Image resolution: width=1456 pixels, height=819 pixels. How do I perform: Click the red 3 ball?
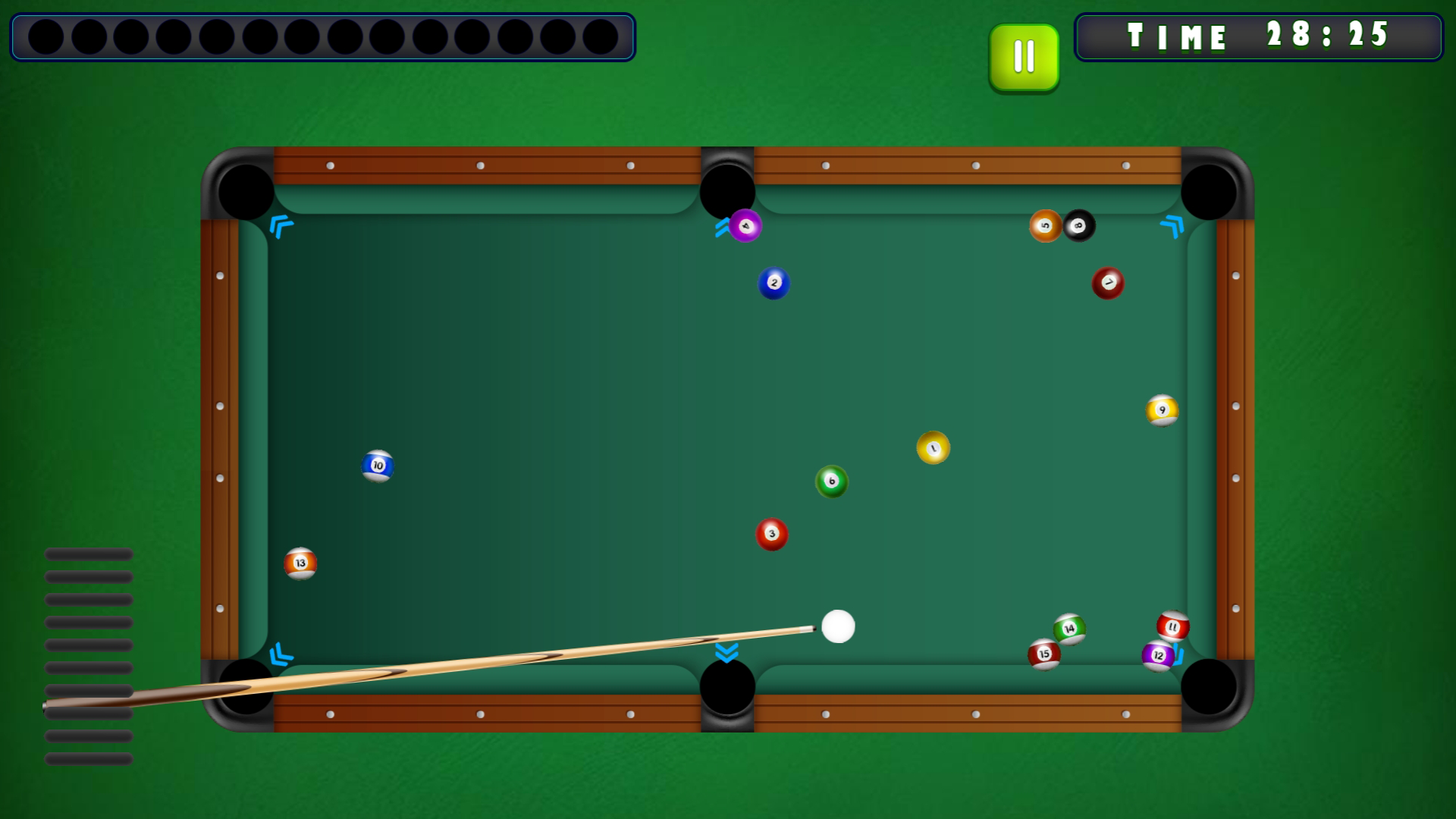tap(771, 533)
